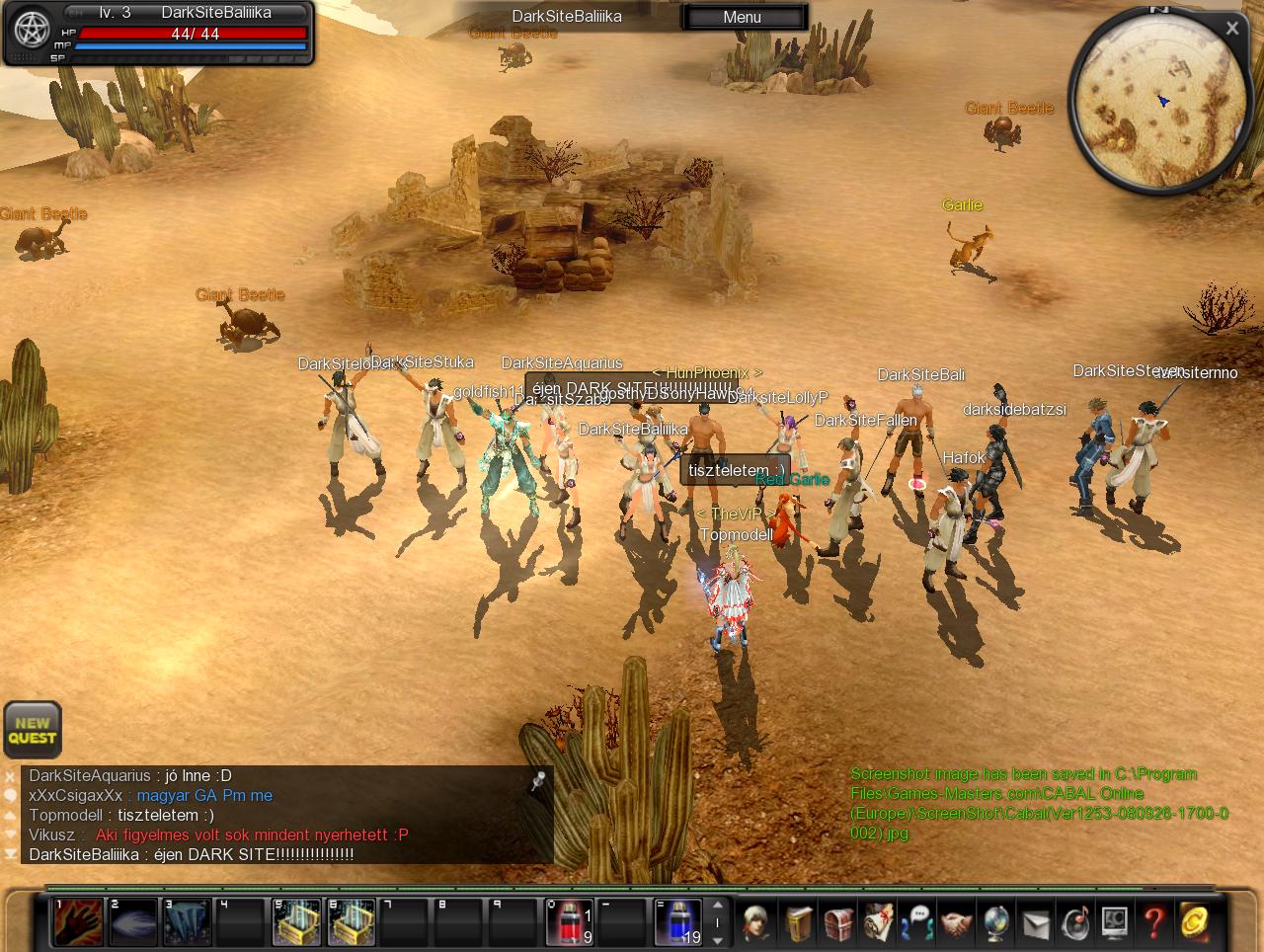
Task: Open the quest scroll icon
Action: tap(878, 922)
